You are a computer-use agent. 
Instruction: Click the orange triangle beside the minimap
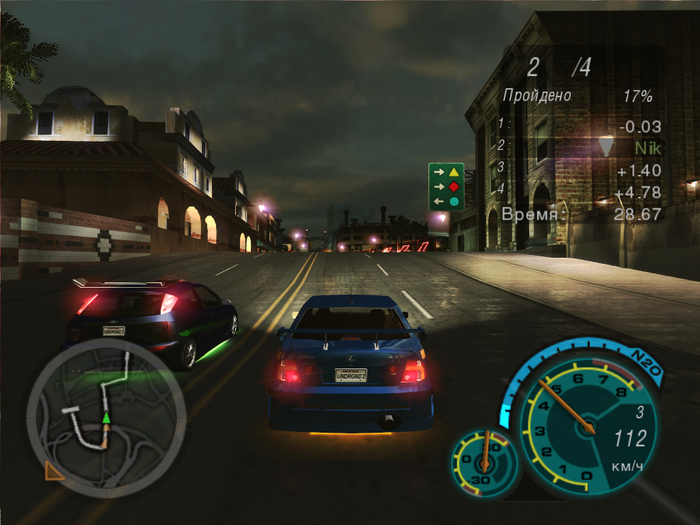click(54, 470)
